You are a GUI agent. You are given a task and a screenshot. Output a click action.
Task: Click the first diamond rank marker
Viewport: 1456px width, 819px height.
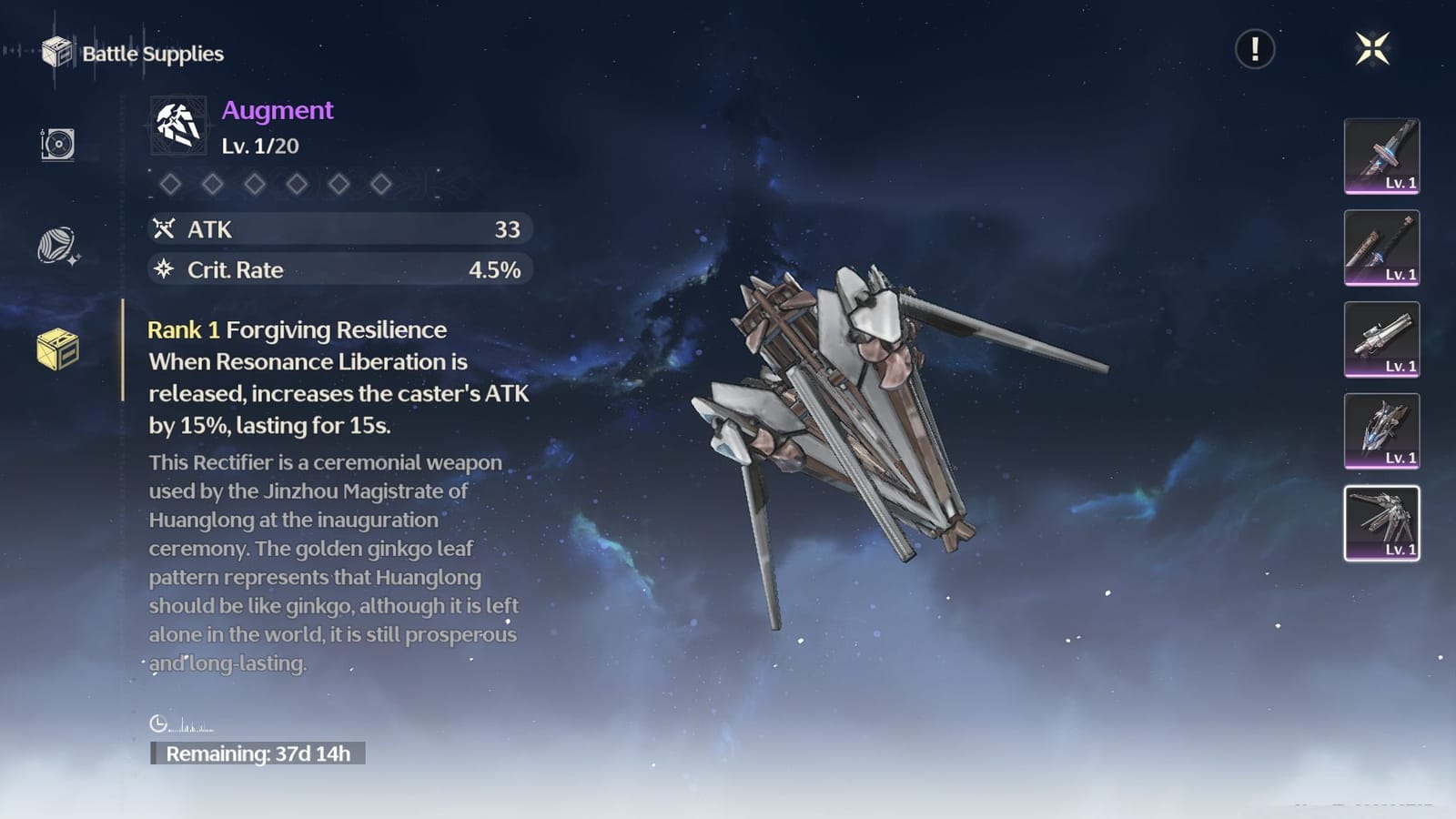point(171,184)
